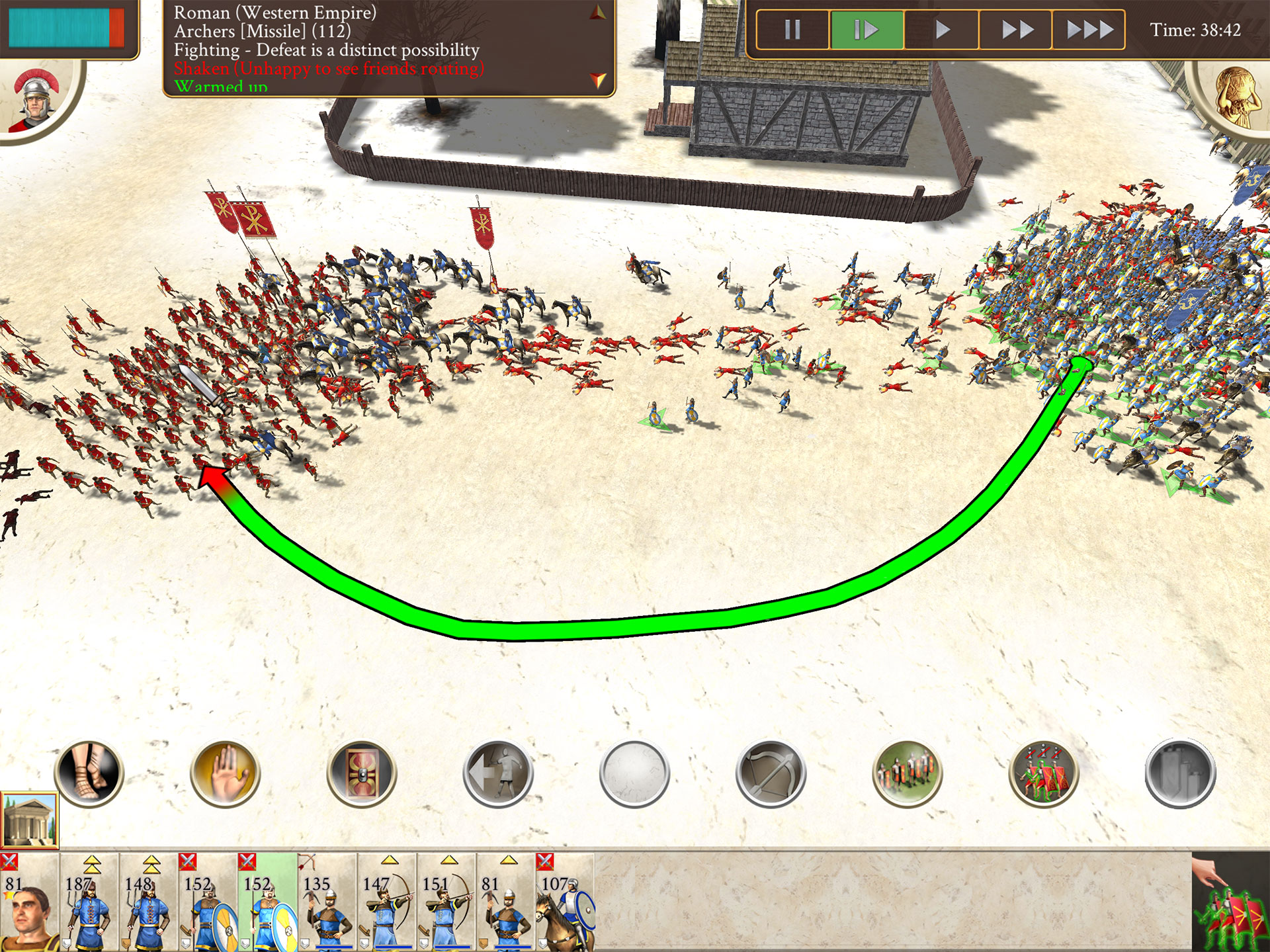Toggle the sandal run ability
1270x952 pixels.
[x=89, y=773]
